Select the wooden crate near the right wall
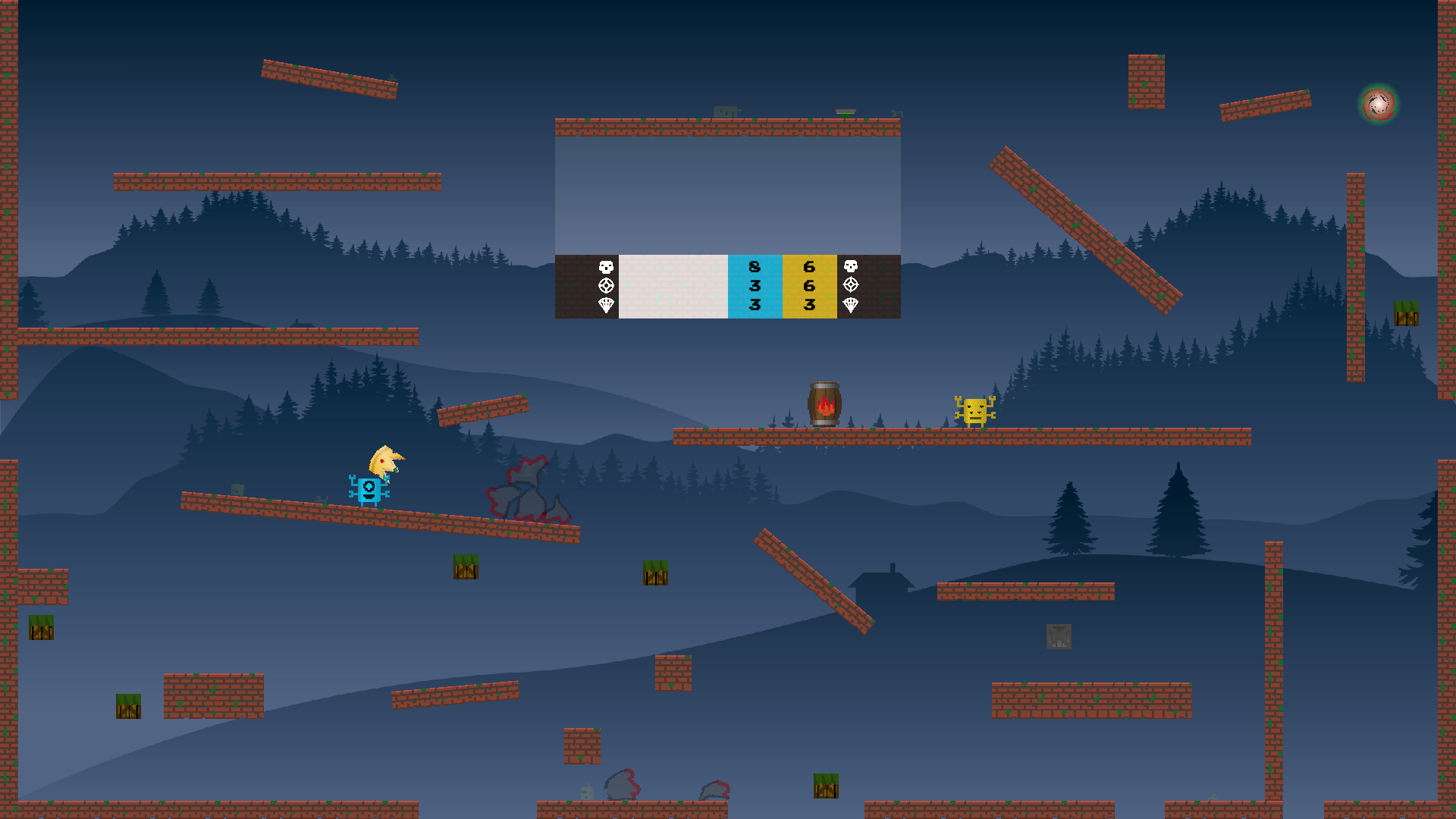Image resolution: width=1456 pixels, height=819 pixels. [x=1405, y=314]
